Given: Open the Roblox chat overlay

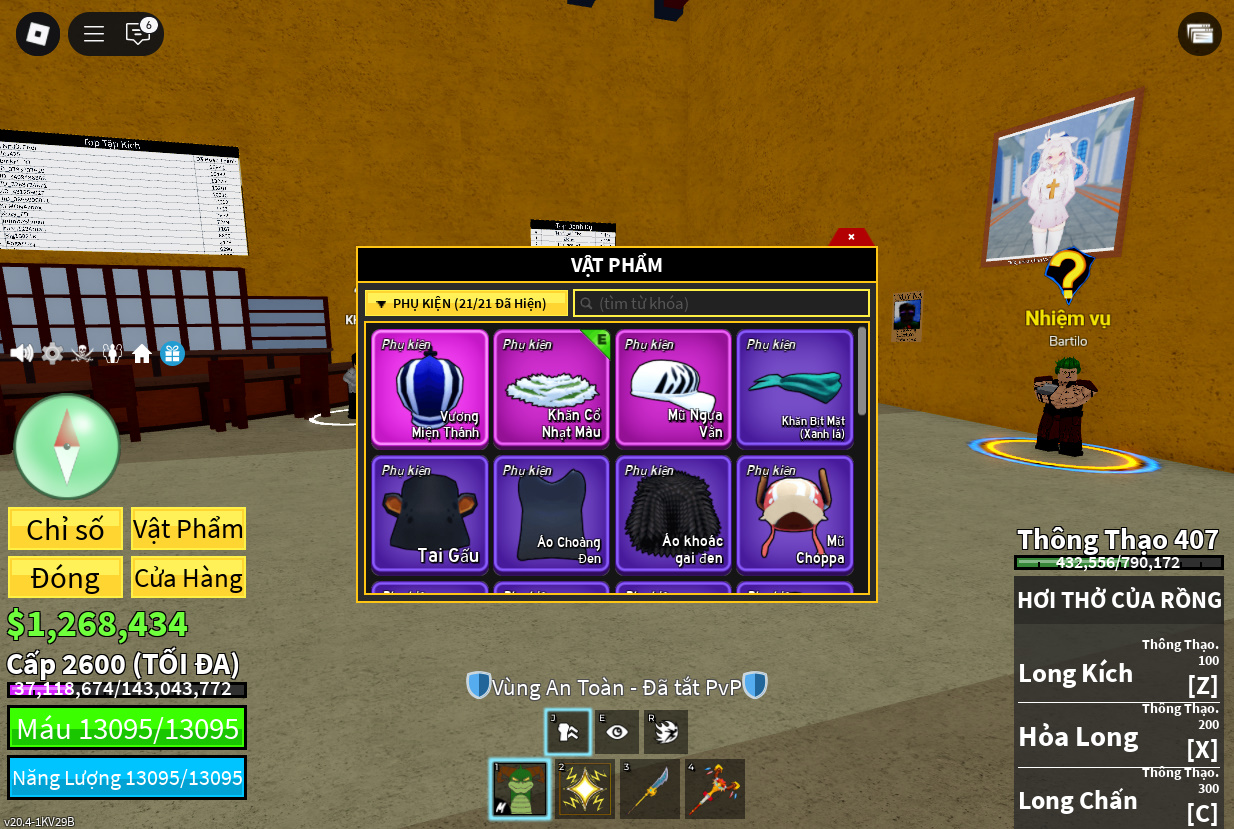Looking at the screenshot, I should click(x=138, y=34).
